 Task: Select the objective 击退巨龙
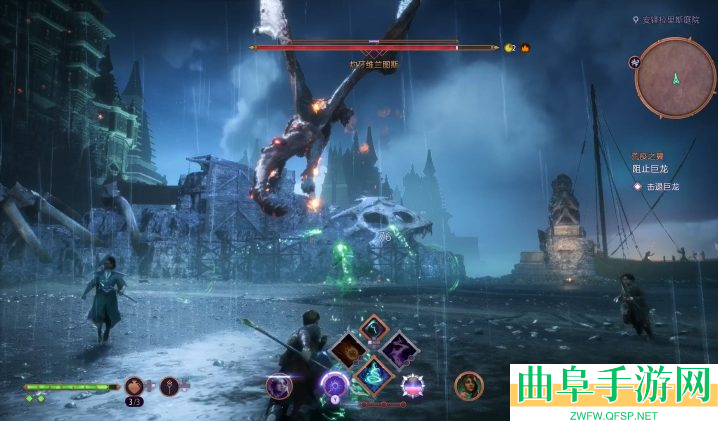coord(661,186)
